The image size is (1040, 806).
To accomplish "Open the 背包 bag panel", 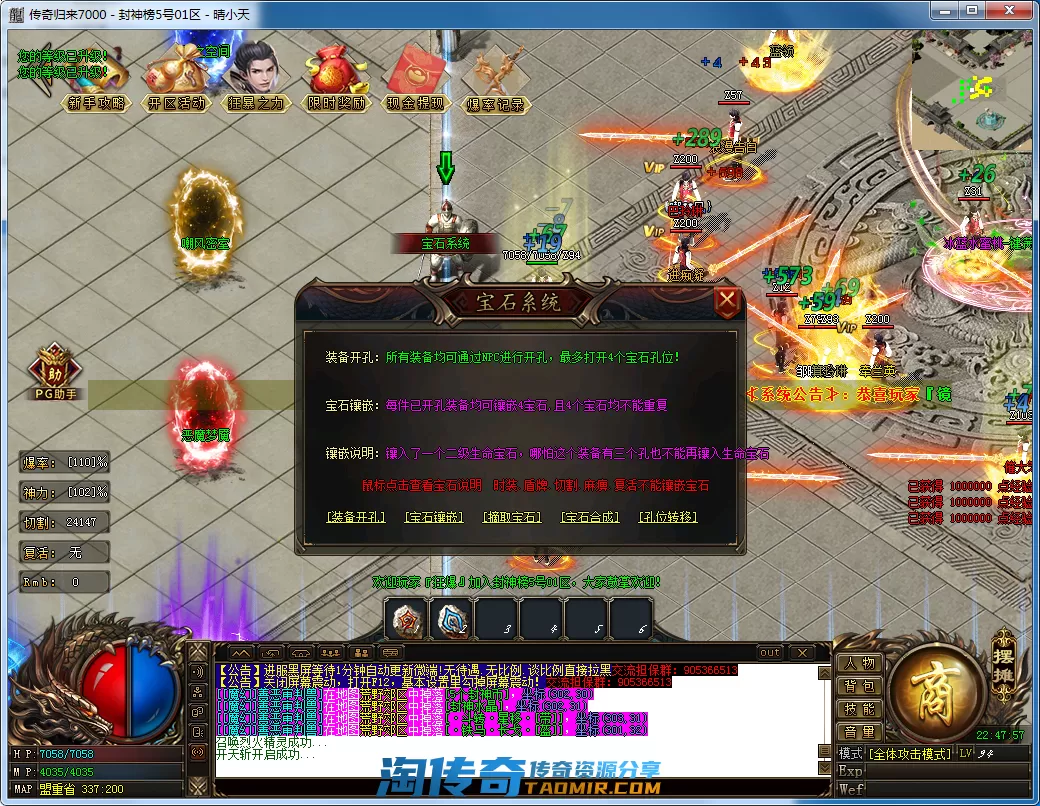I will click(859, 686).
